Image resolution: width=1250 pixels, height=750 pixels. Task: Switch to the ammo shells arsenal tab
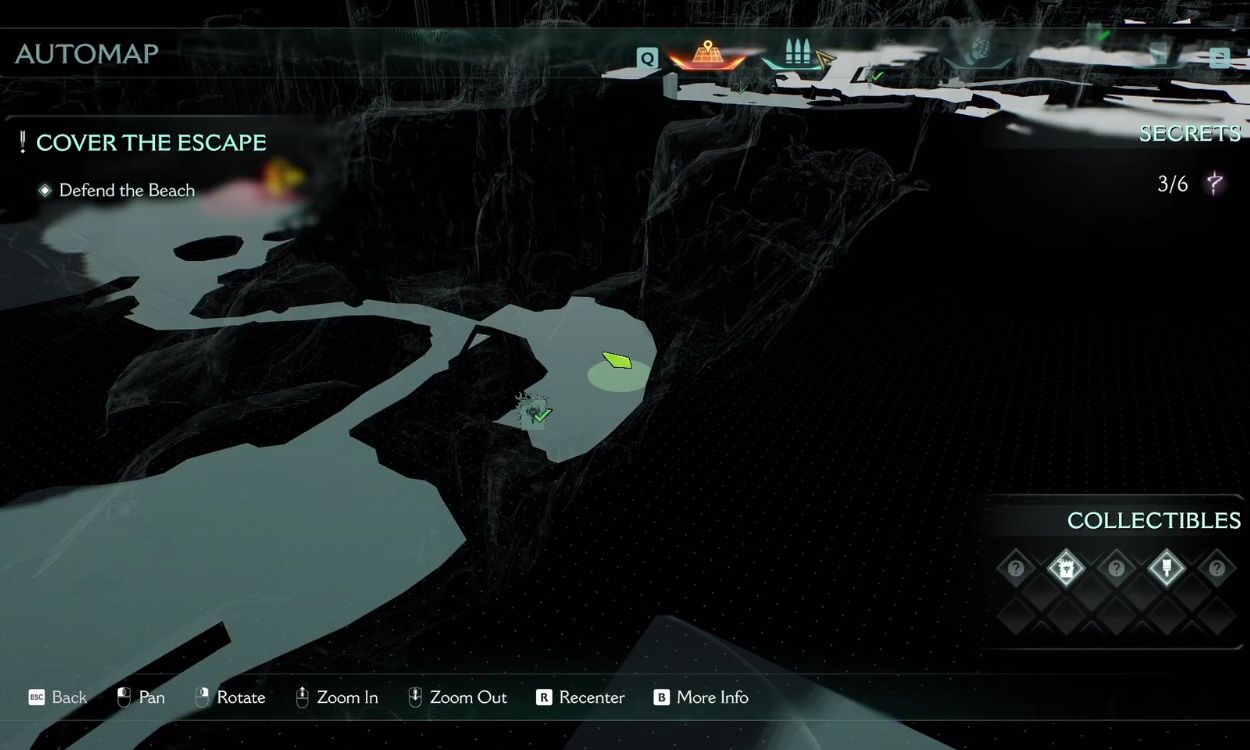[x=797, y=54]
